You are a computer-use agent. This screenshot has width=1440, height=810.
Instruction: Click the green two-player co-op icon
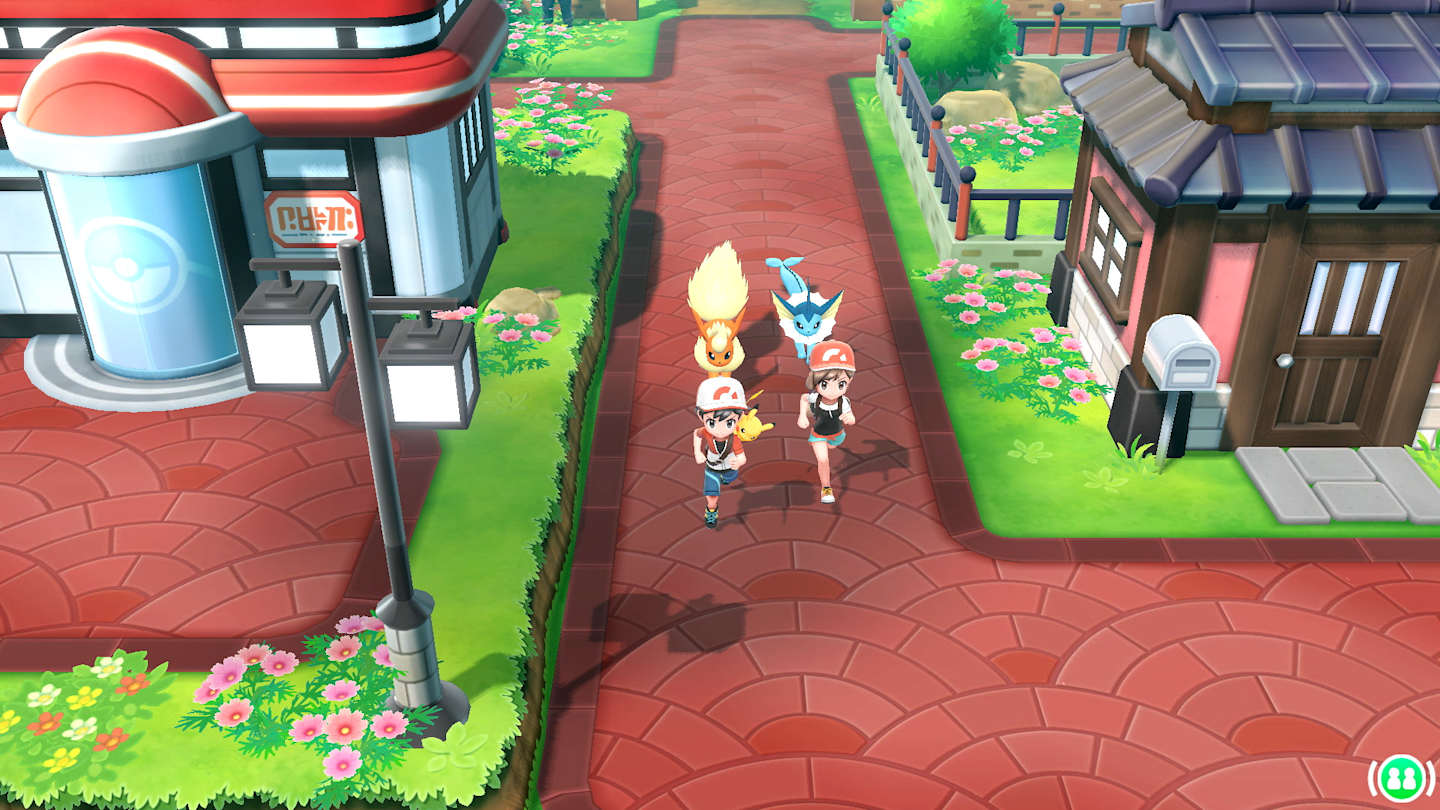pos(1399,776)
